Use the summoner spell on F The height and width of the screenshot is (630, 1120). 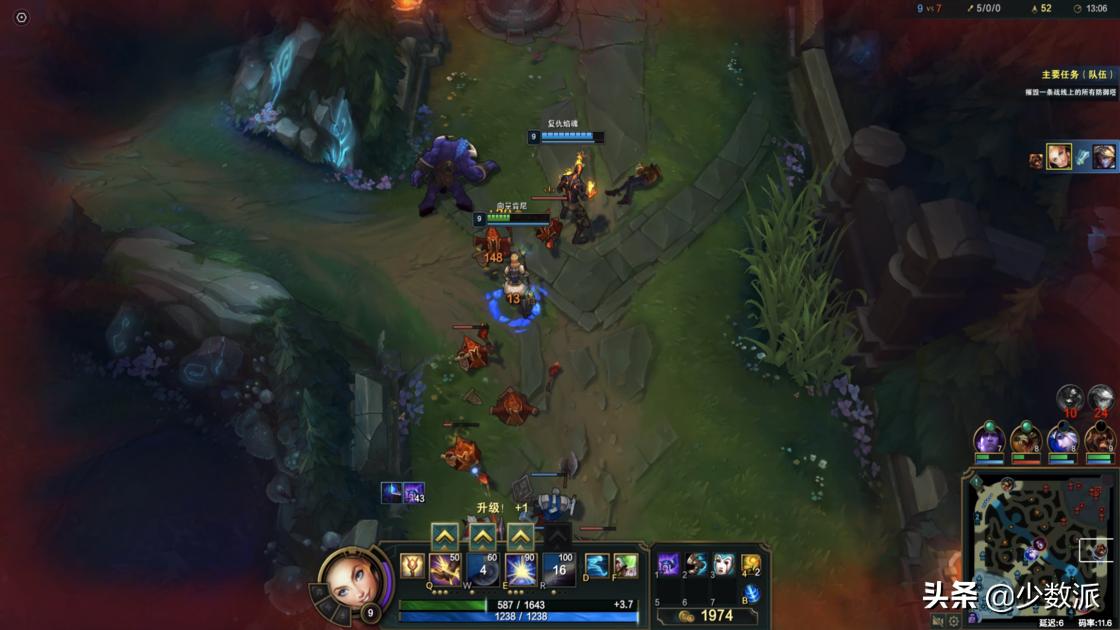click(625, 566)
